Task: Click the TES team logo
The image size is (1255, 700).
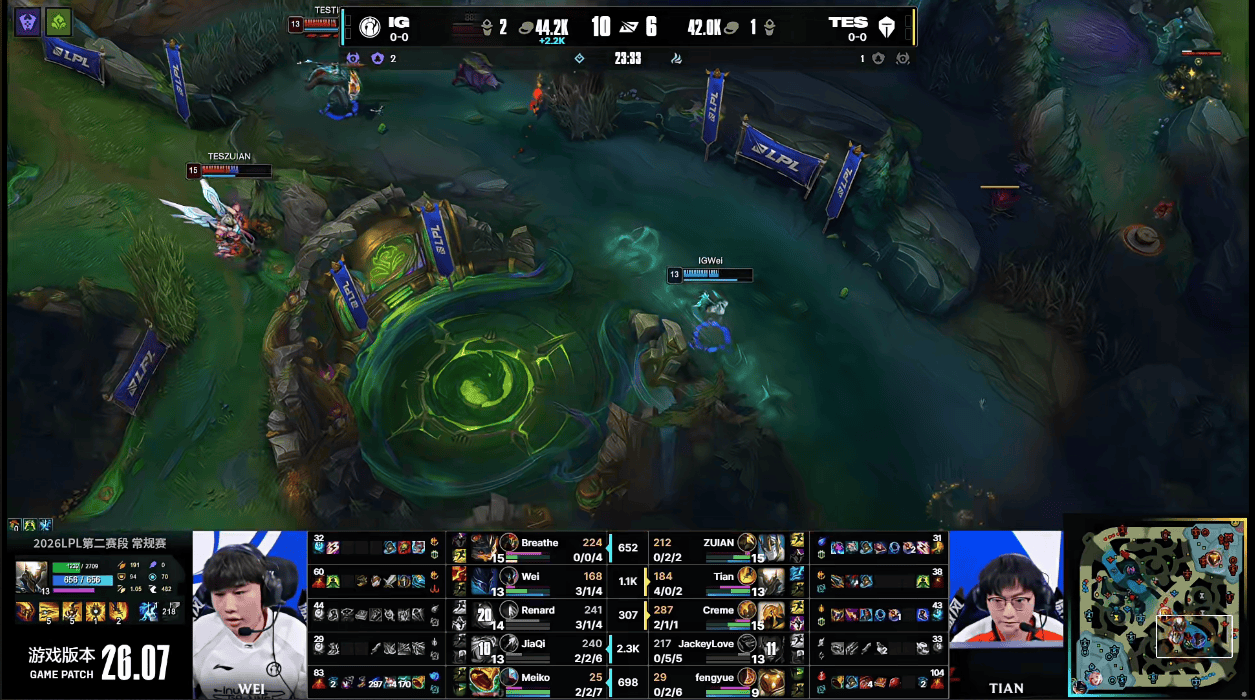Action: (x=886, y=27)
